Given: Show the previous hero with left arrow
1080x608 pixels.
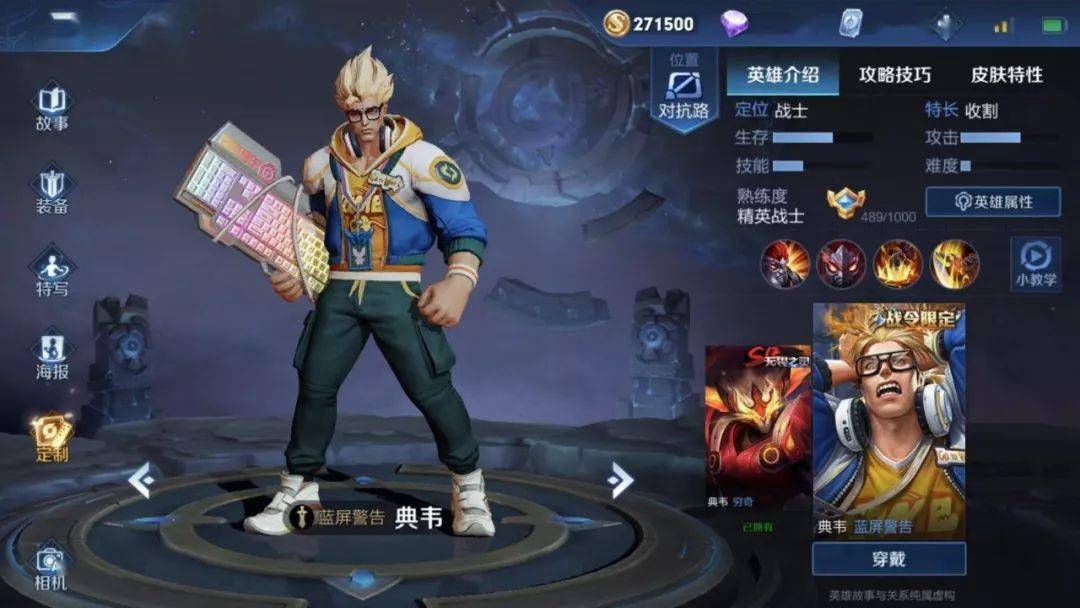Looking at the screenshot, I should coord(141,481).
